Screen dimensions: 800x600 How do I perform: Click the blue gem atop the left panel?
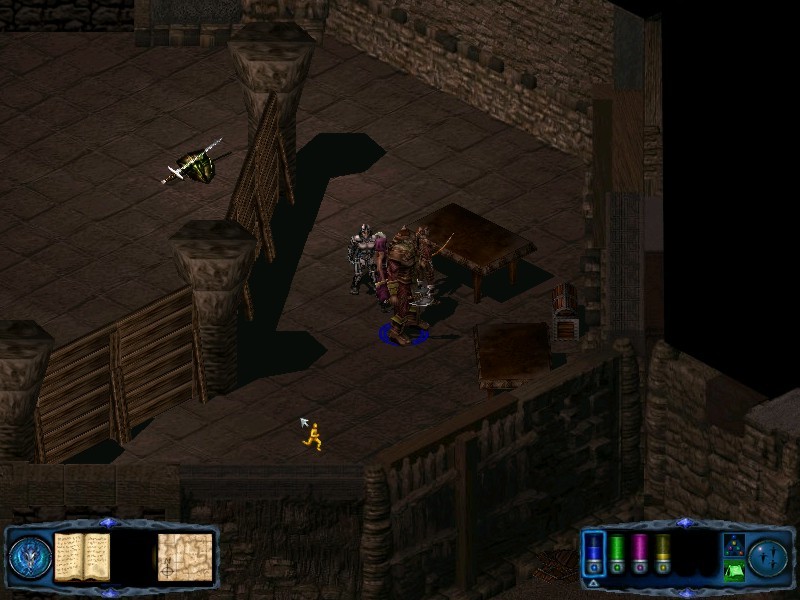pyautogui.click(x=109, y=523)
